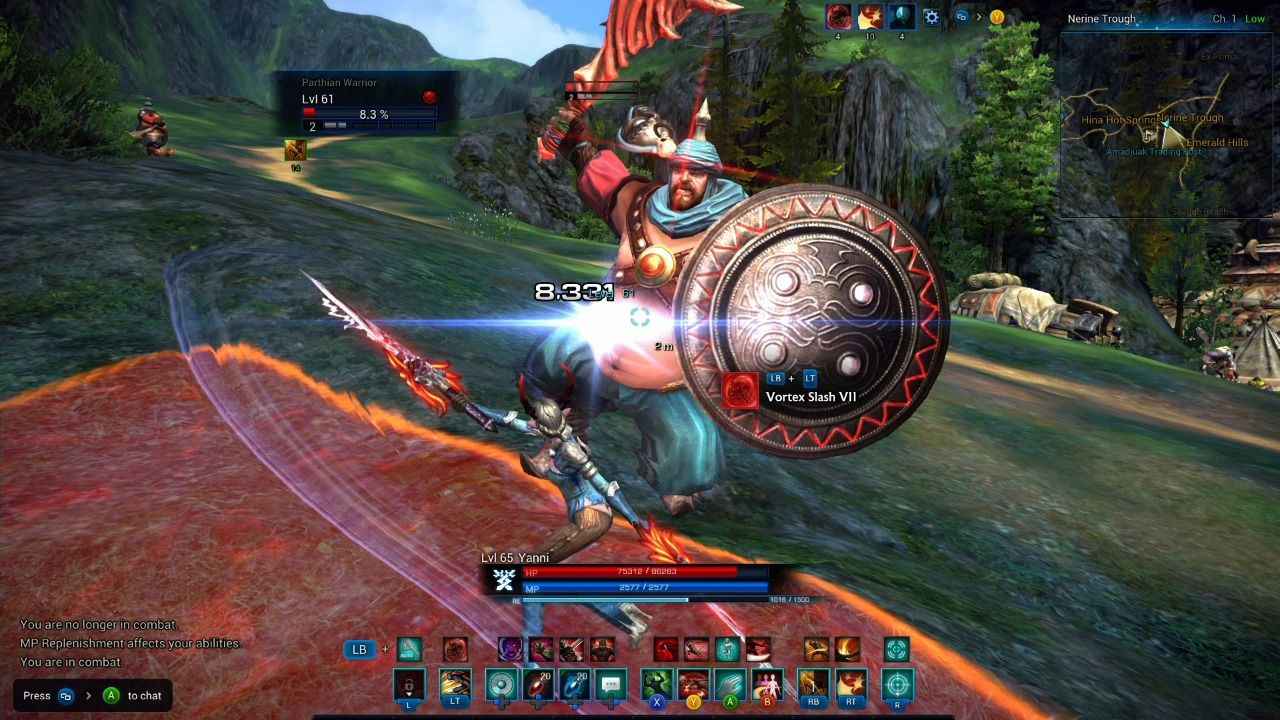This screenshot has width=1280, height=720.
Task: Activate the Vortex Slash VII skill popup
Action: (x=790, y=388)
